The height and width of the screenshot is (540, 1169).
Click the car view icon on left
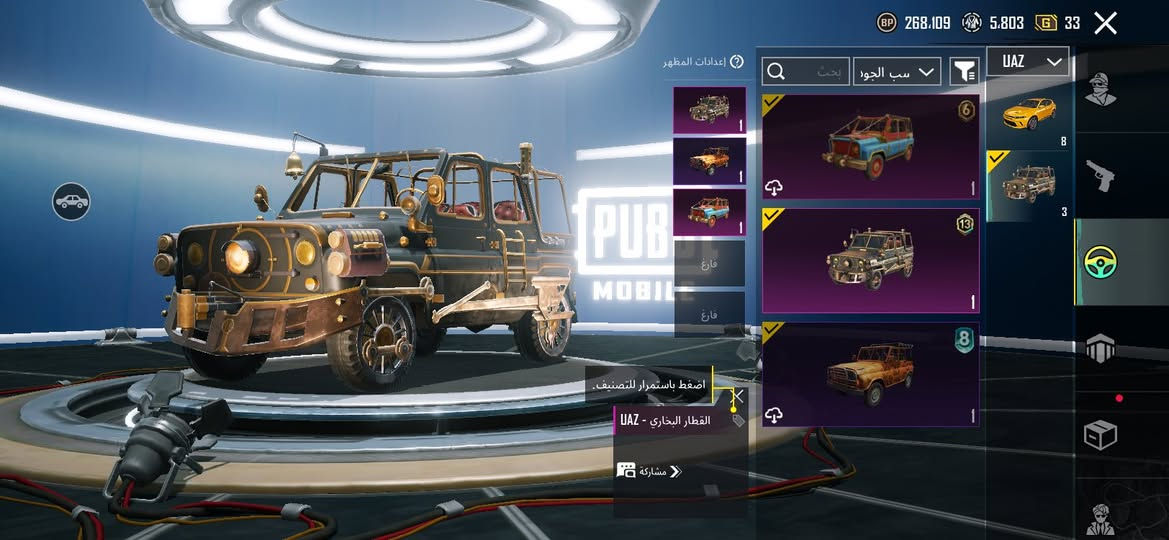(71, 202)
